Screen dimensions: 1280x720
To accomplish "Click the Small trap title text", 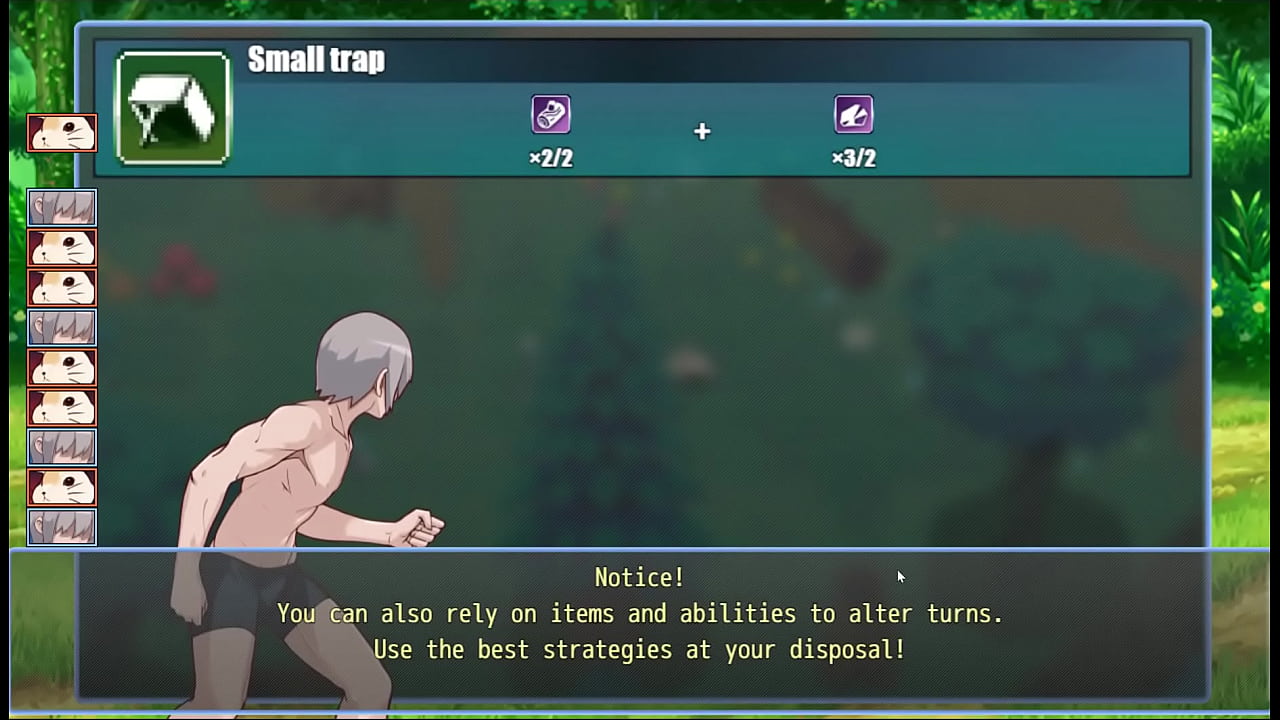I will coord(316,60).
